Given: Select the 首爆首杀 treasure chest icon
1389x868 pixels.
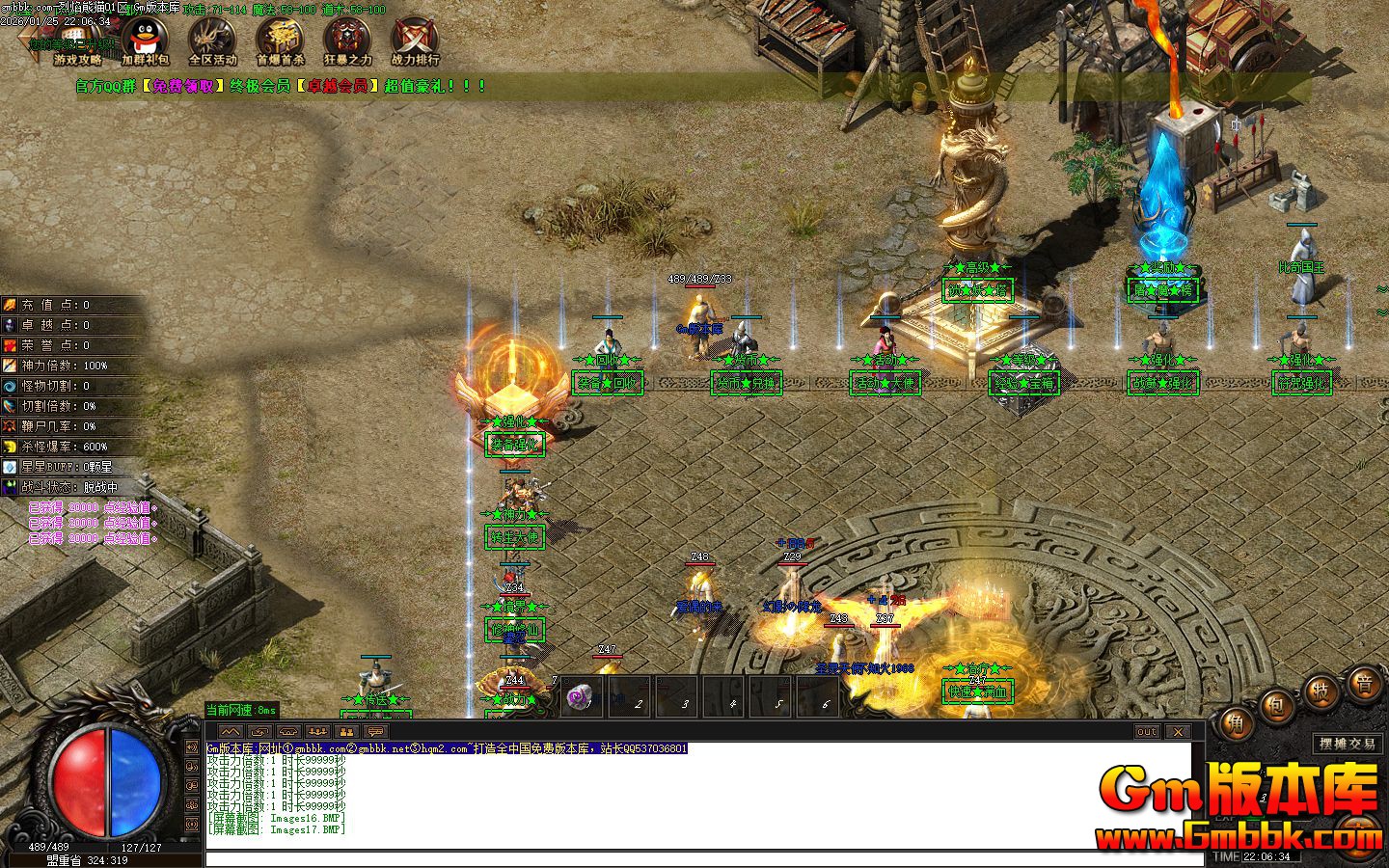Looking at the screenshot, I should [x=280, y=41].
